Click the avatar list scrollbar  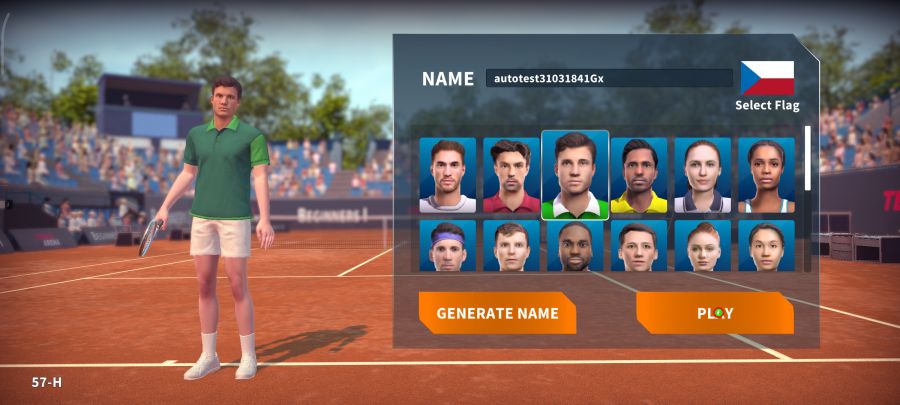pyautogui.click(x=808, y=160)
